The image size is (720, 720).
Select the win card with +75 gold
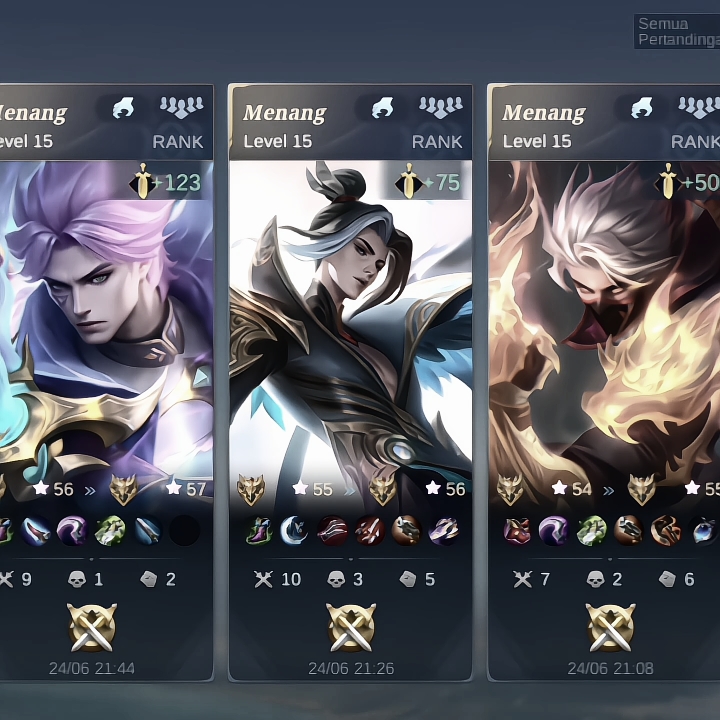[350, 380]
